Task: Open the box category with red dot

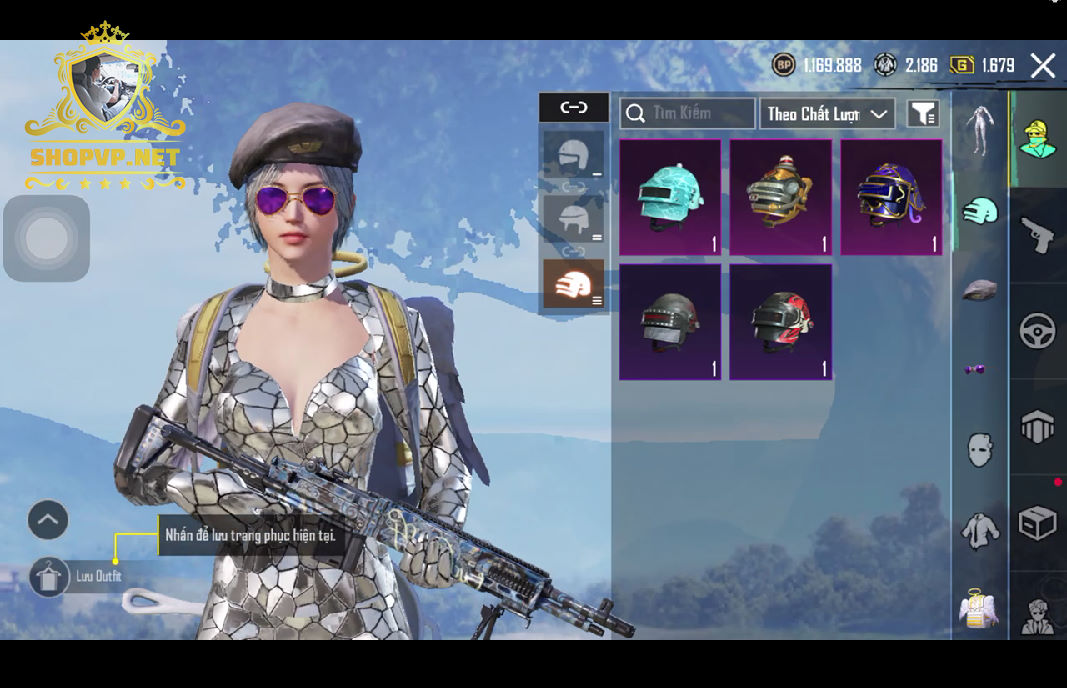Action: point(1038,522)
